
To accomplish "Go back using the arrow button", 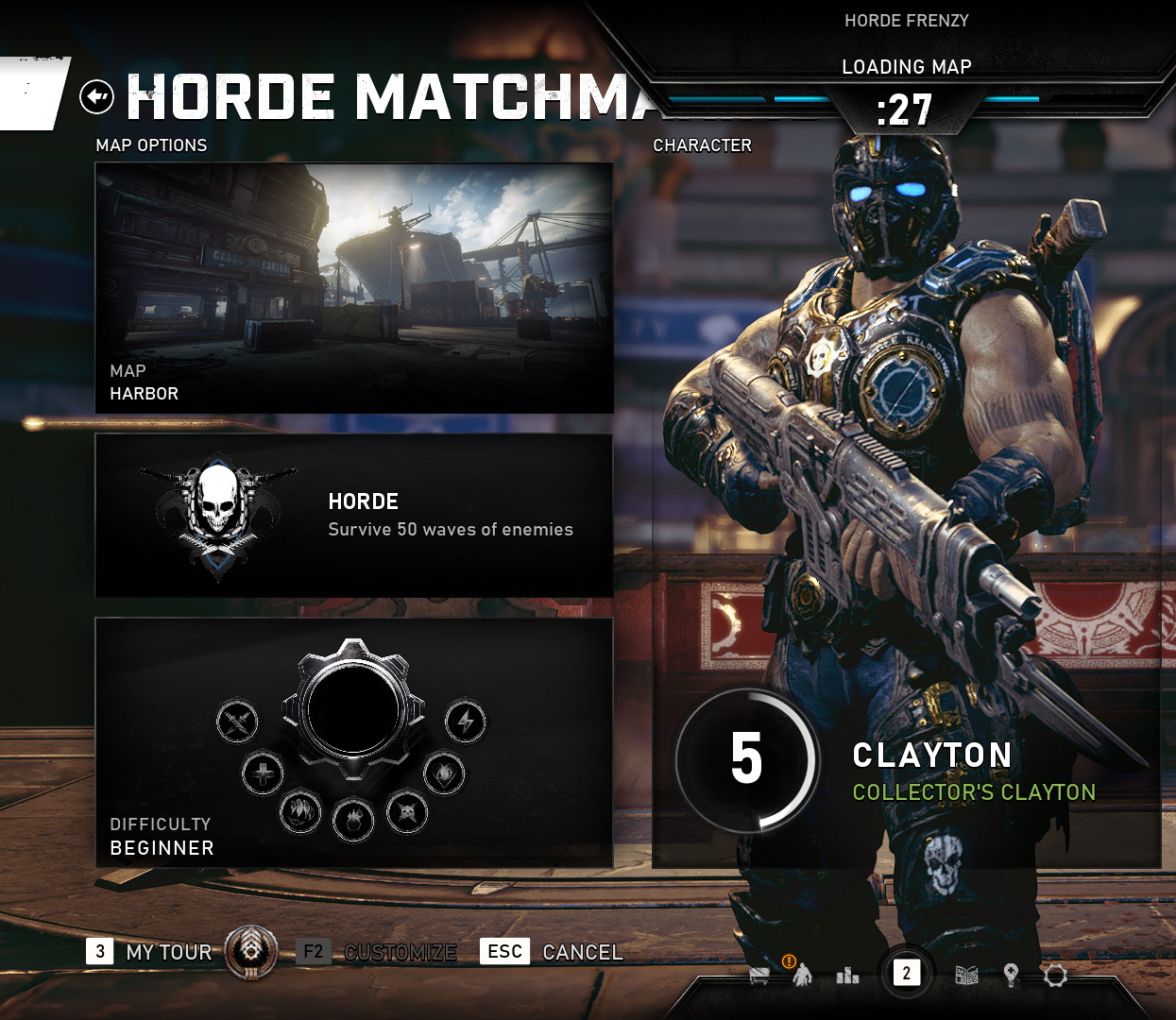I will point(96,96).
